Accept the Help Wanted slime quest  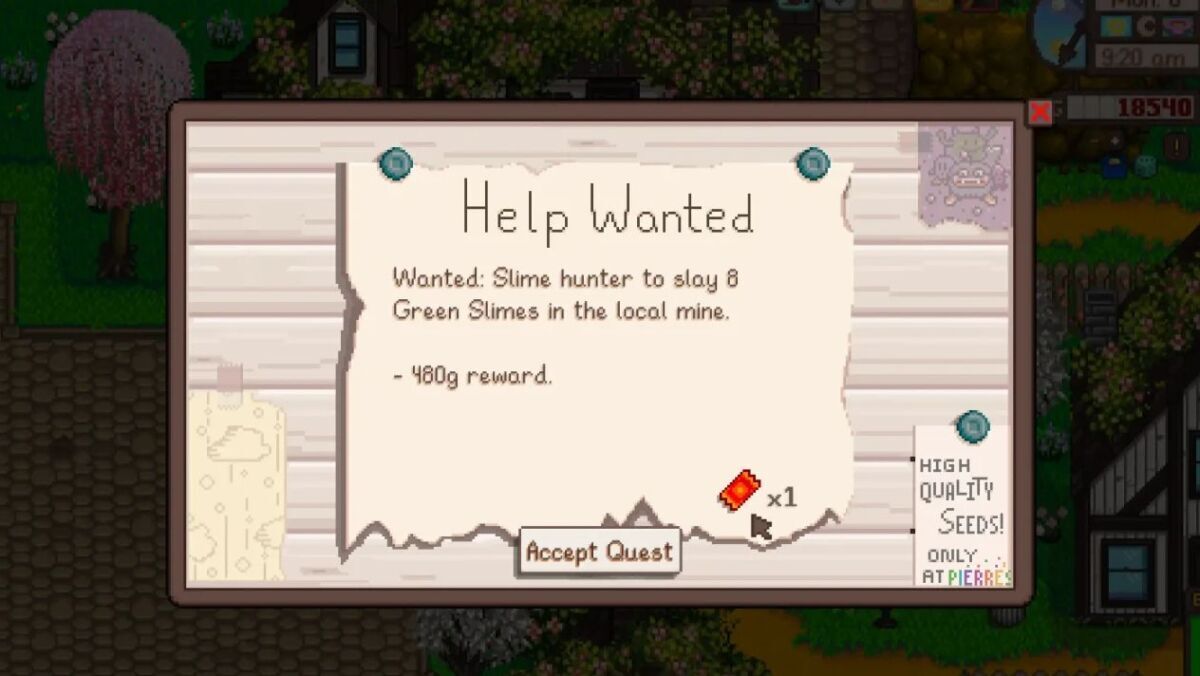tap(599, 552)
